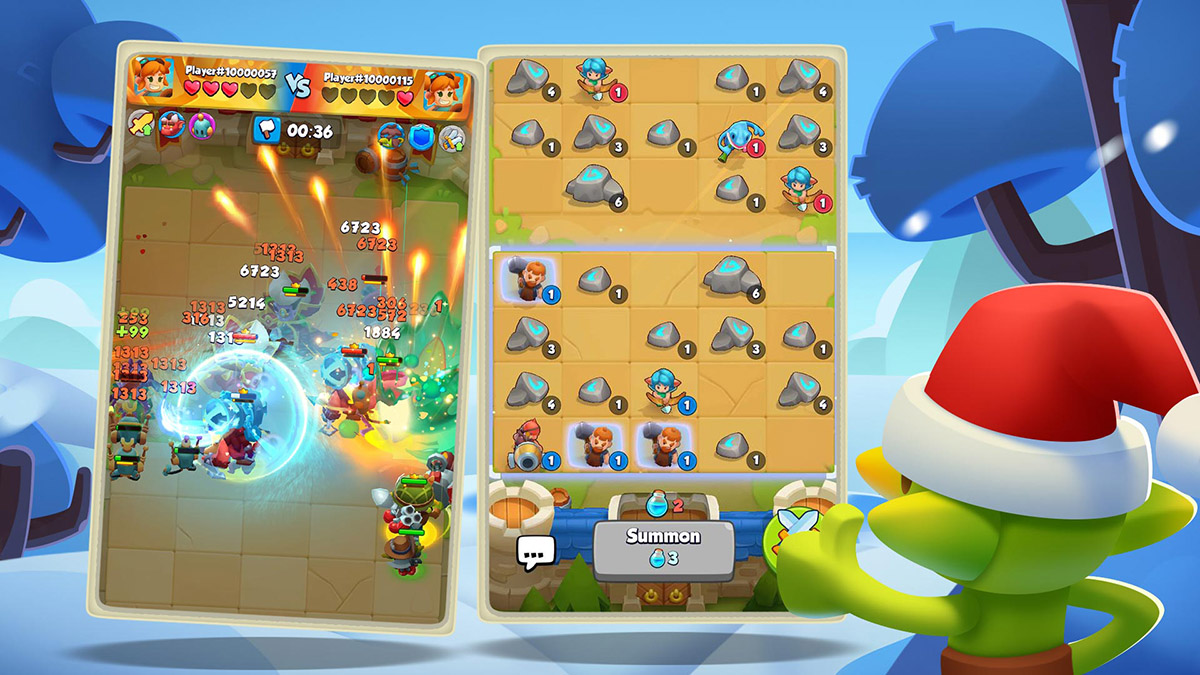Open the chat speech bubble
The width and height of the screenshot is (1200, 675).
pos(535,551)
